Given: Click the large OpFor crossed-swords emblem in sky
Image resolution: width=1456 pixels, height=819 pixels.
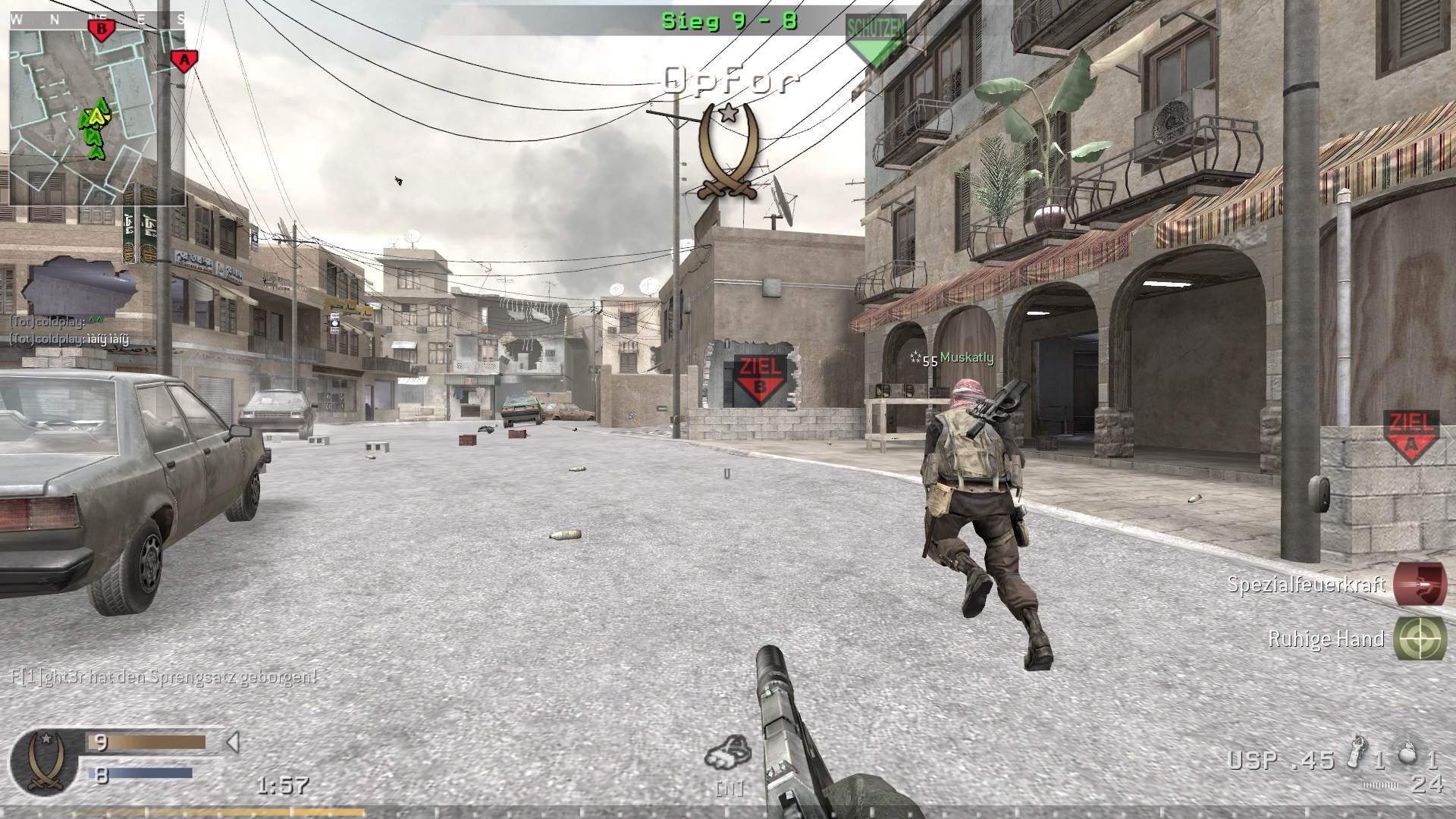Looking at the screenshot, I should (x=729, y=152).
